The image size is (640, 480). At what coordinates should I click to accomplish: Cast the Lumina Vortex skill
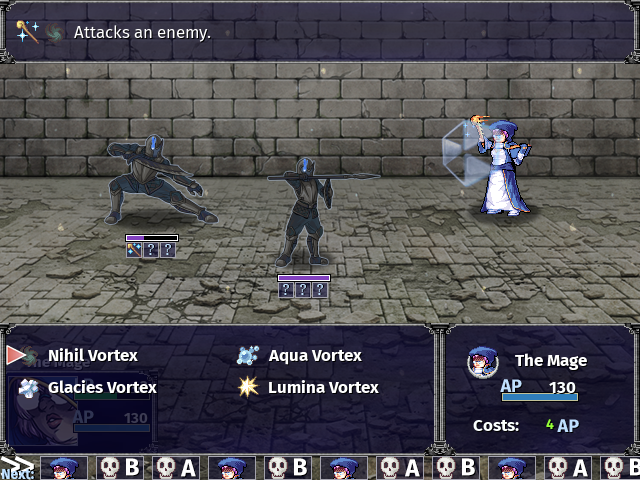point(322,387)
